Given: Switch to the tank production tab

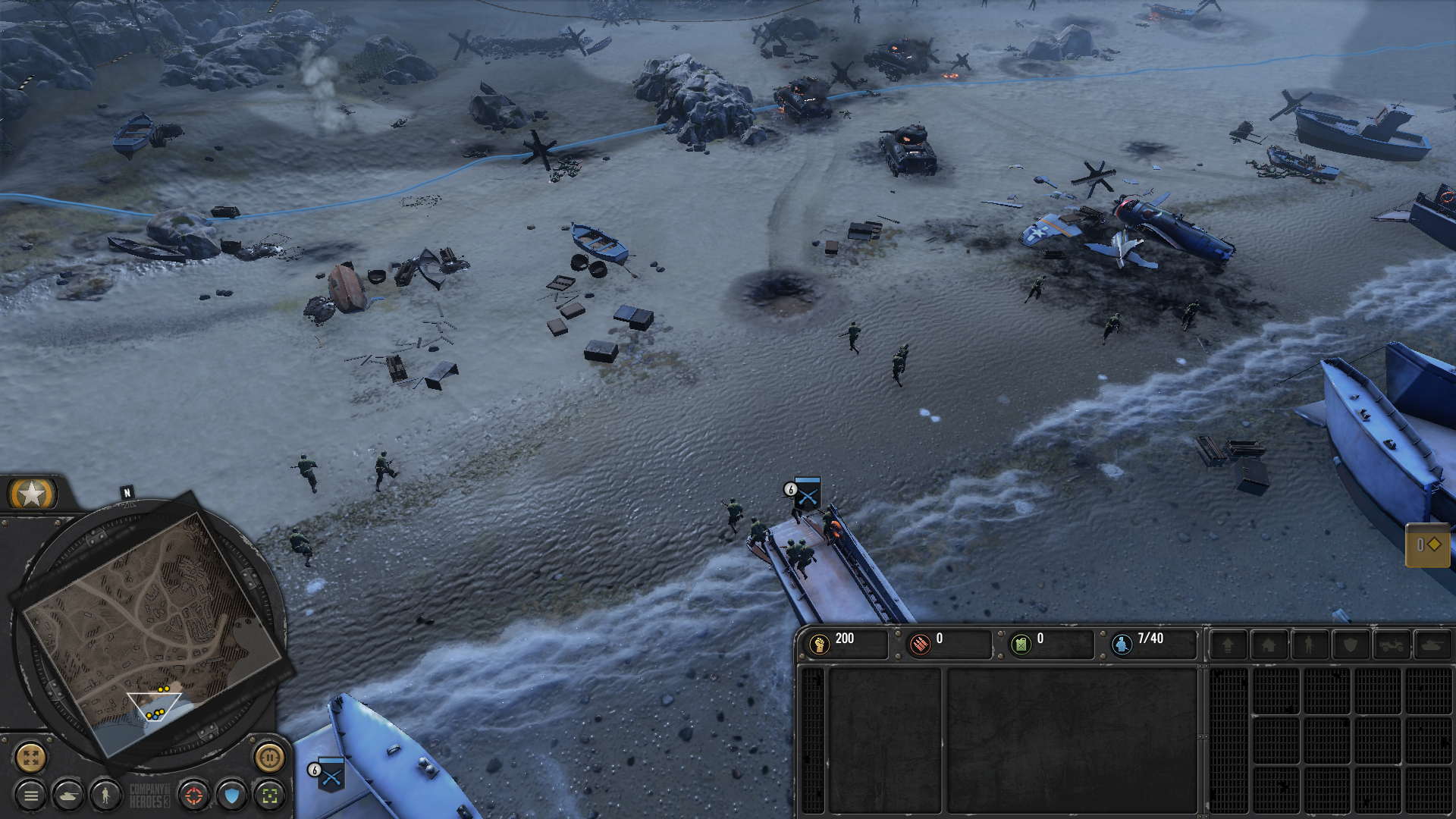Looking at the screenshot, I should pos(1432,645).
